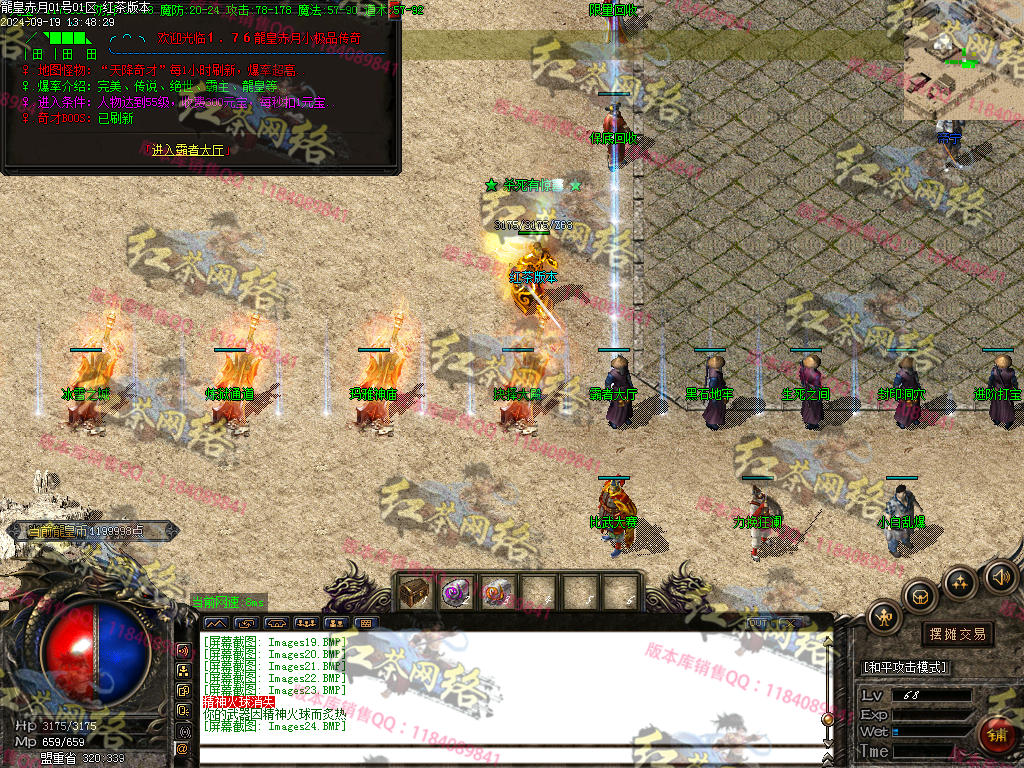Toggle the 和平攻击模式 attack mode label
This screenshot has width=1024, height=768.
point(905,667)
